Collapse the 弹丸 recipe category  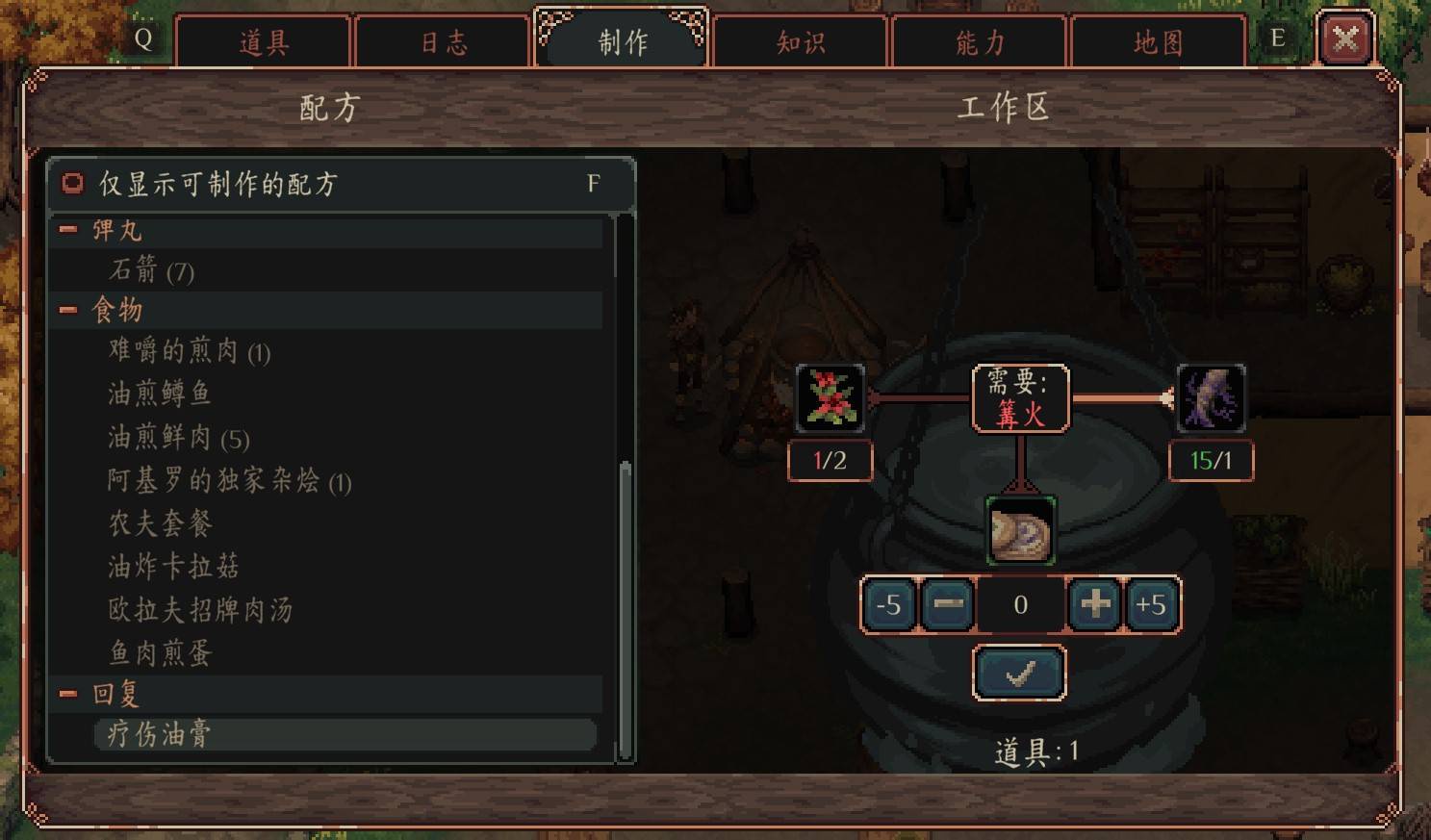click(68, 230)
